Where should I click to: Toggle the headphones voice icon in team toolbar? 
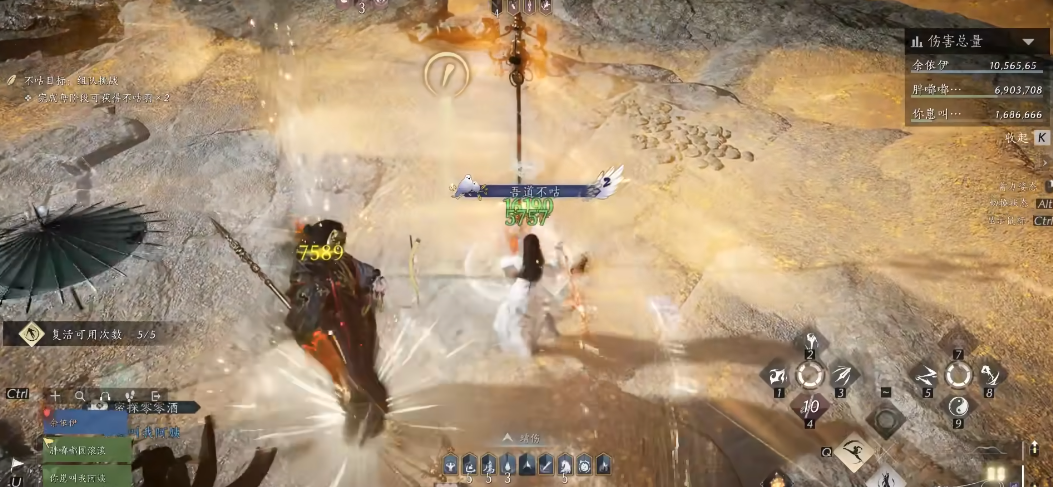(x=102, y=395)
